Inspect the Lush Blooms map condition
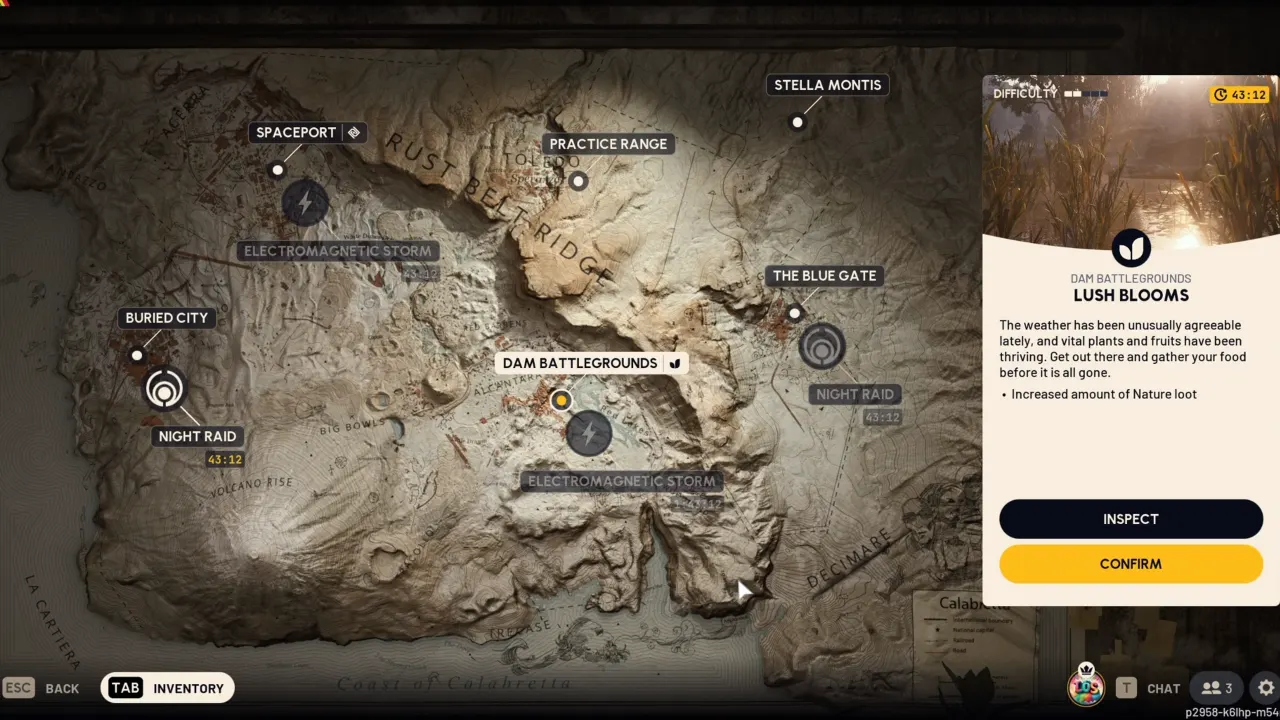The height and width of the screenshot is (720, 1280). click(x=1131, y=519)
